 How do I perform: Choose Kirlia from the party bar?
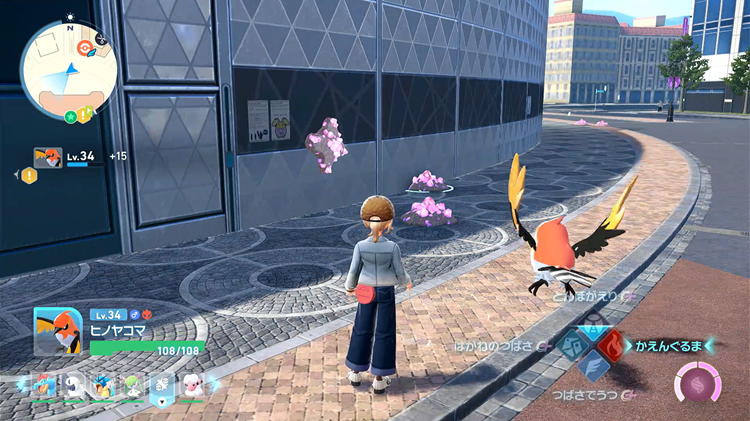tap(130, 386)
